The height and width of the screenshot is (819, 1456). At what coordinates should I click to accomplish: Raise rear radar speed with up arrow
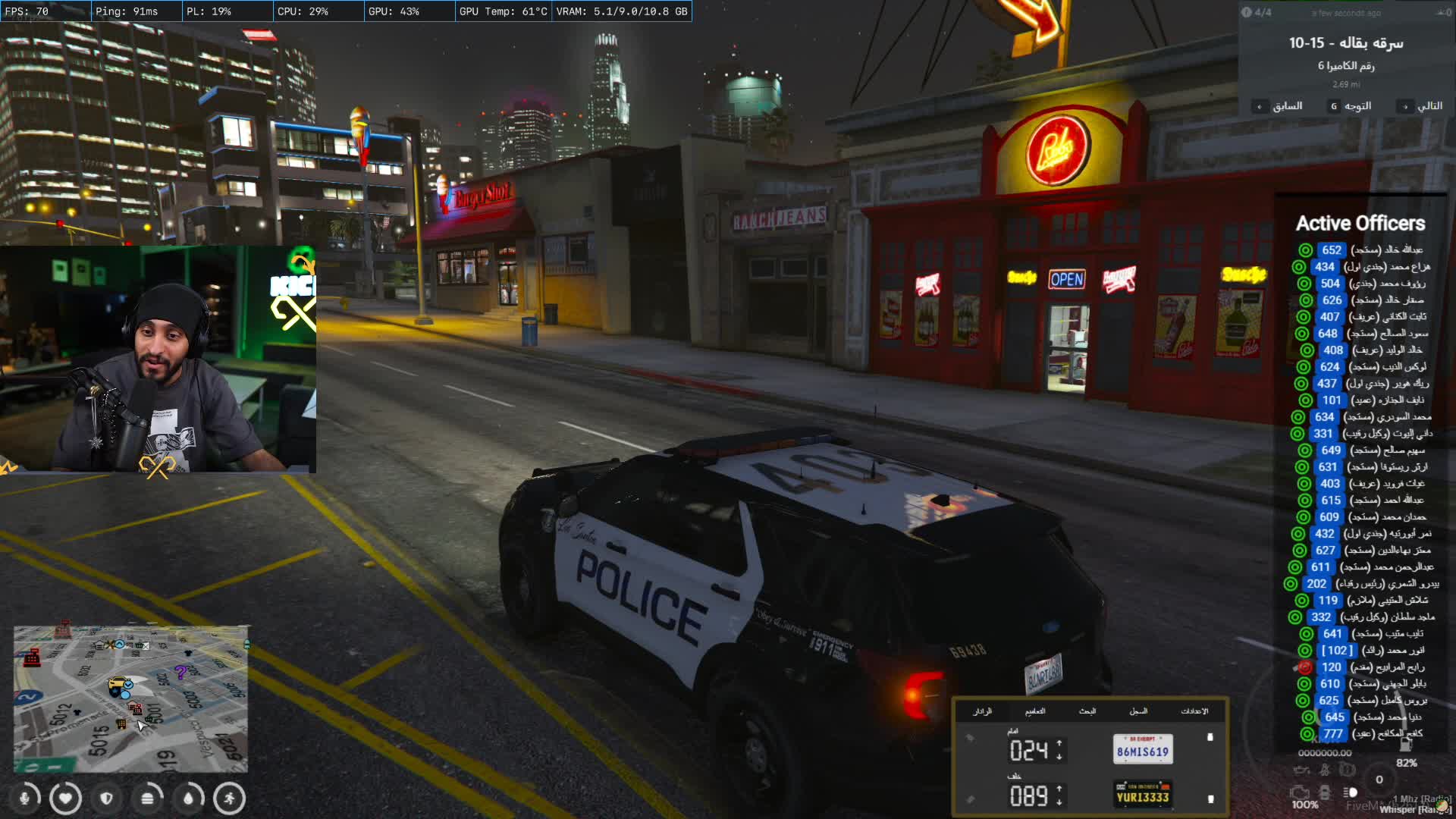1059,789
